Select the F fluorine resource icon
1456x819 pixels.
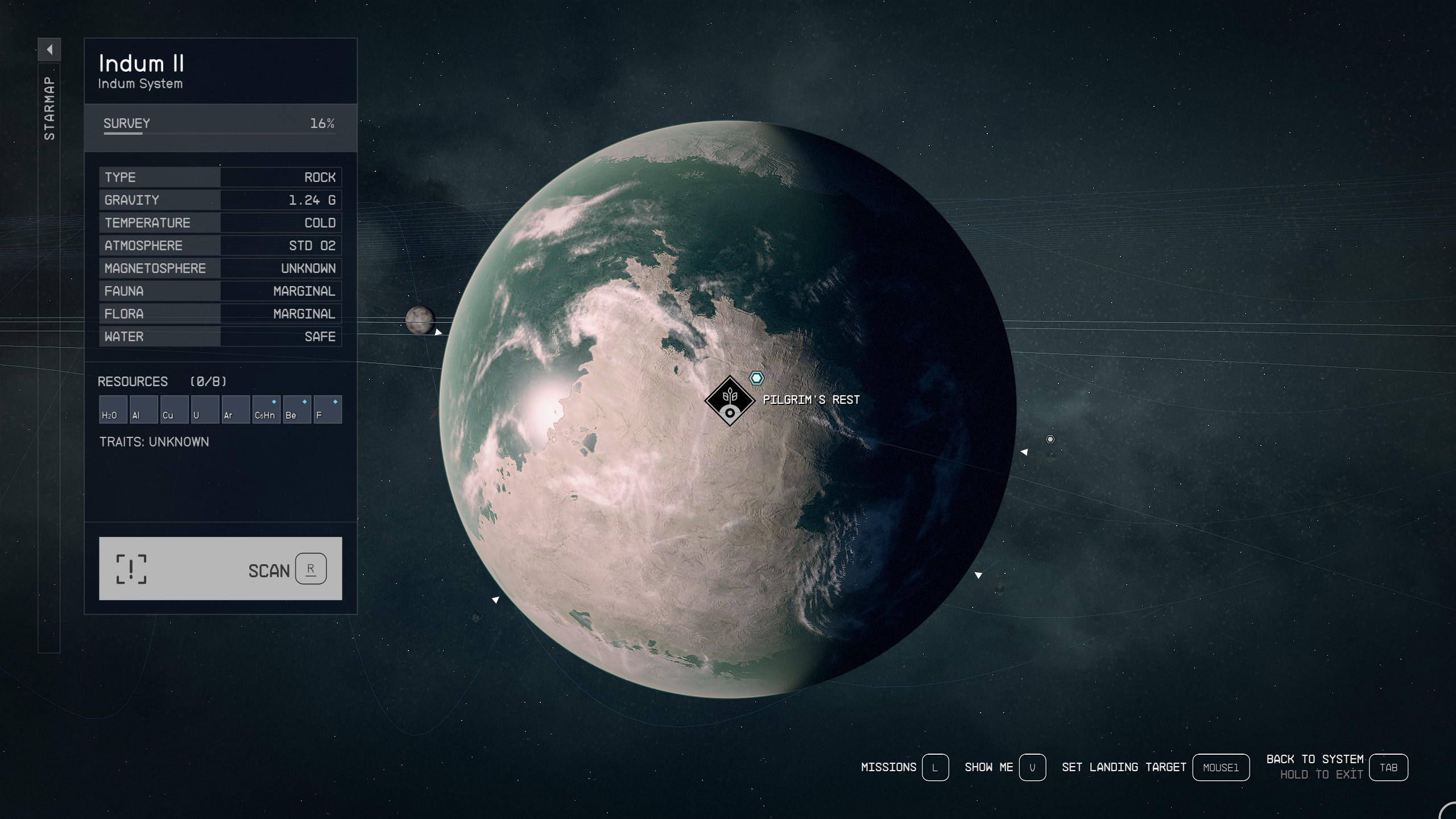click(x=328, y=408)
